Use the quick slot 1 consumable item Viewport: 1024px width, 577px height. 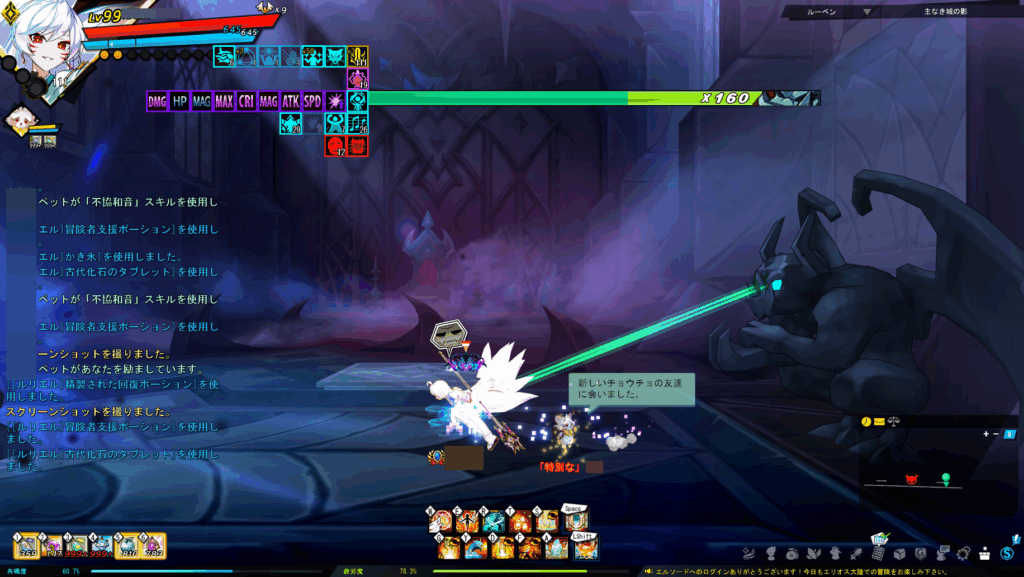pyautogui.click(x=25, y=545)
